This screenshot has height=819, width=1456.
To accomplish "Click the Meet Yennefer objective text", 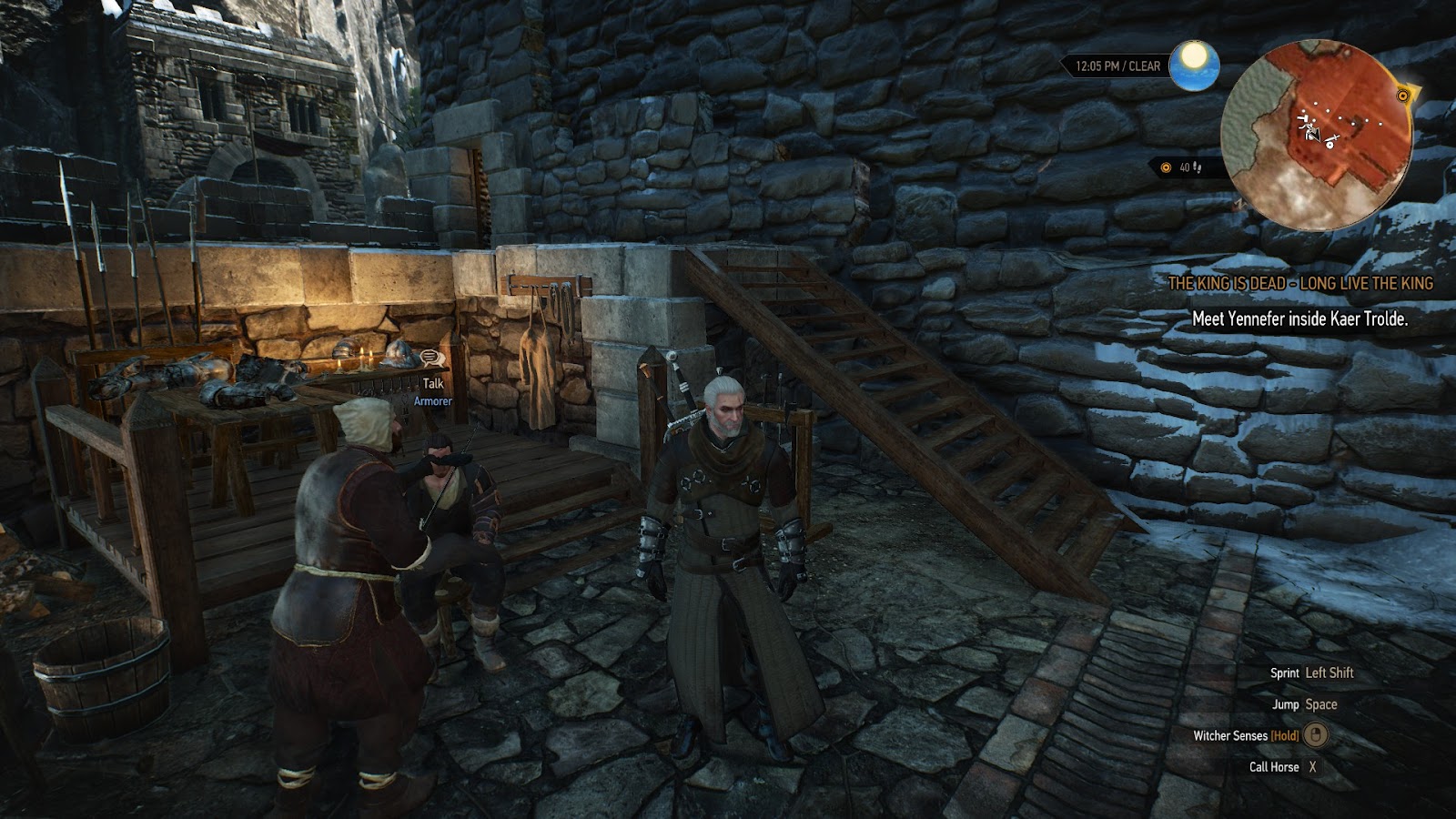I will (1299, 318).
